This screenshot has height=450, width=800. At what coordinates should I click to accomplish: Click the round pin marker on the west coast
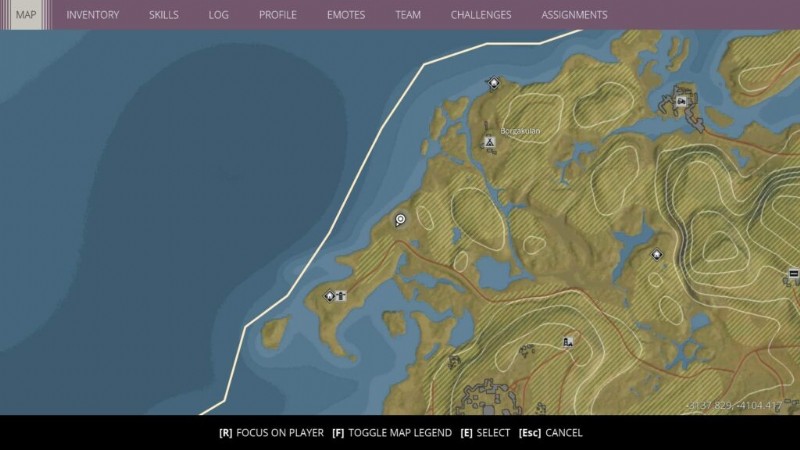pos(400,219)
